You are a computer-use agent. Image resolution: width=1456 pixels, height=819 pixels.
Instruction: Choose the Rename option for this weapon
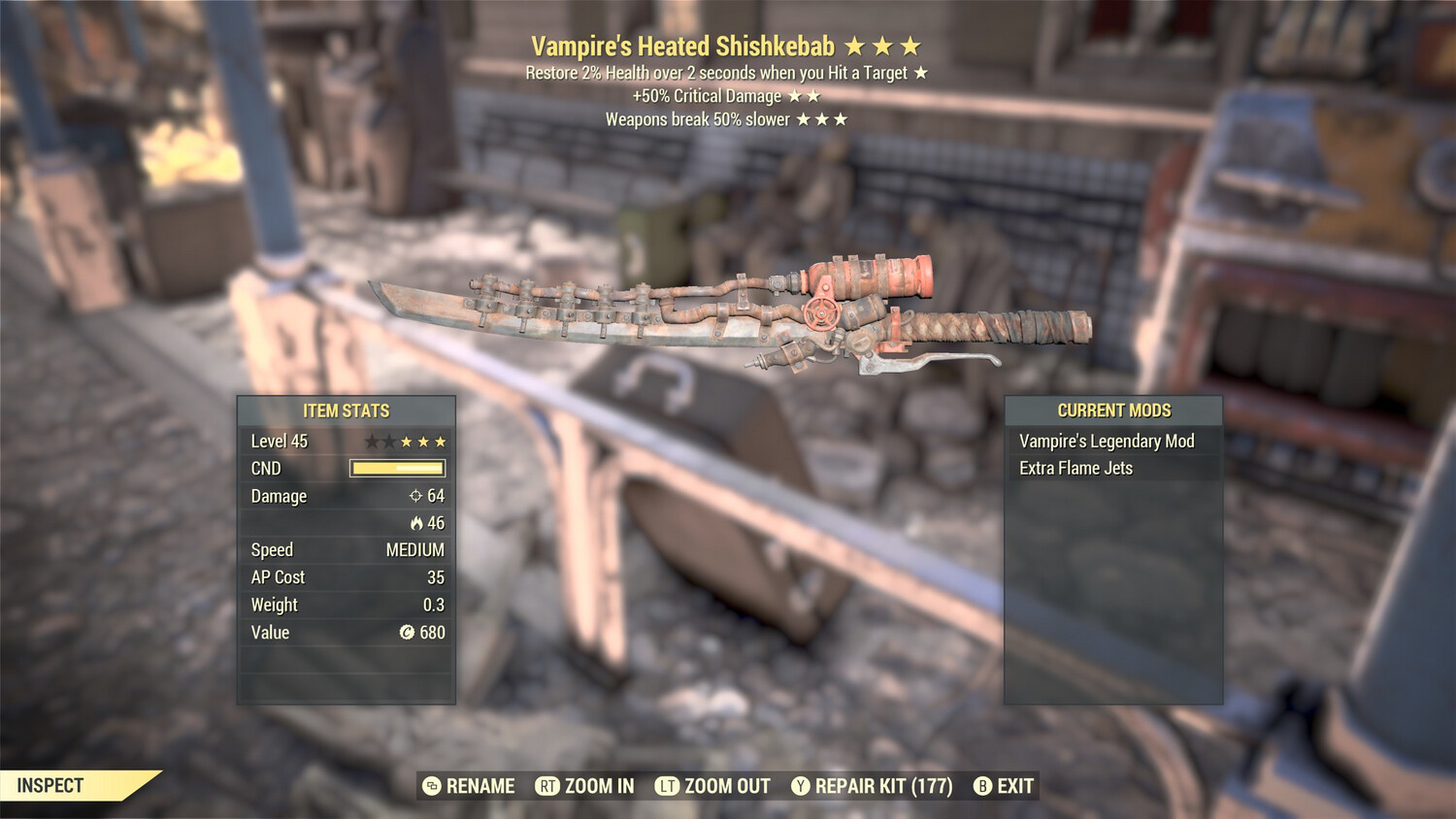point(470,786)
